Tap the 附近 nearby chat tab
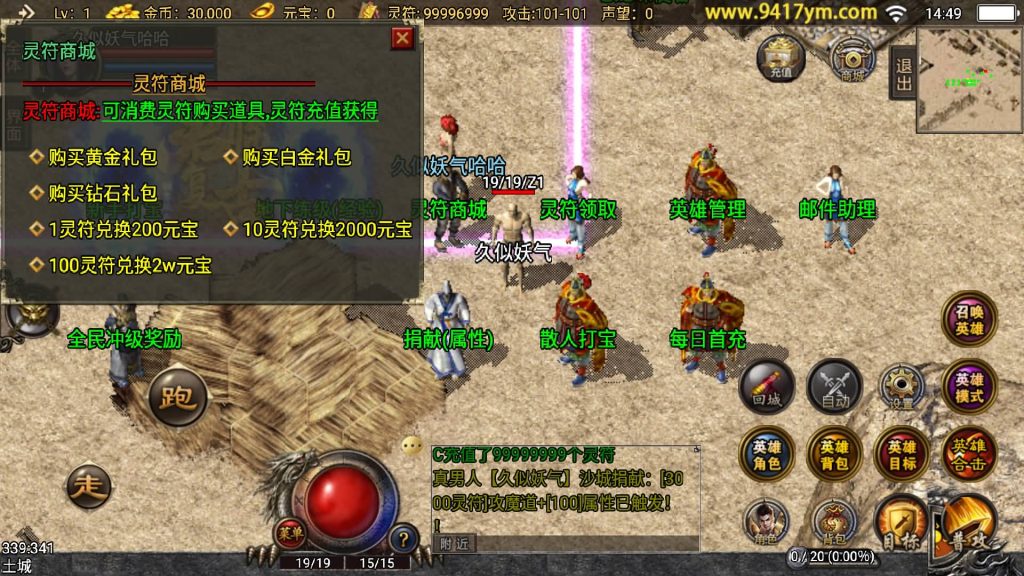 (x=455, y=543)
